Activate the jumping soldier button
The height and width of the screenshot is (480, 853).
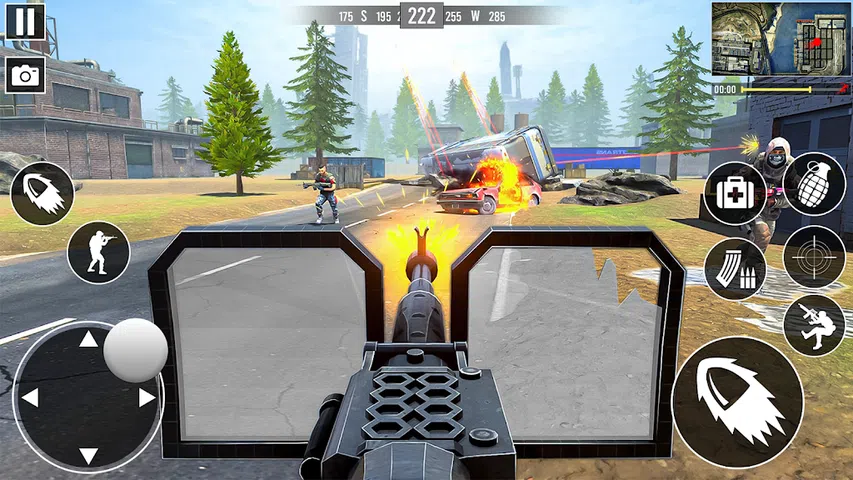tap(813, 325)
